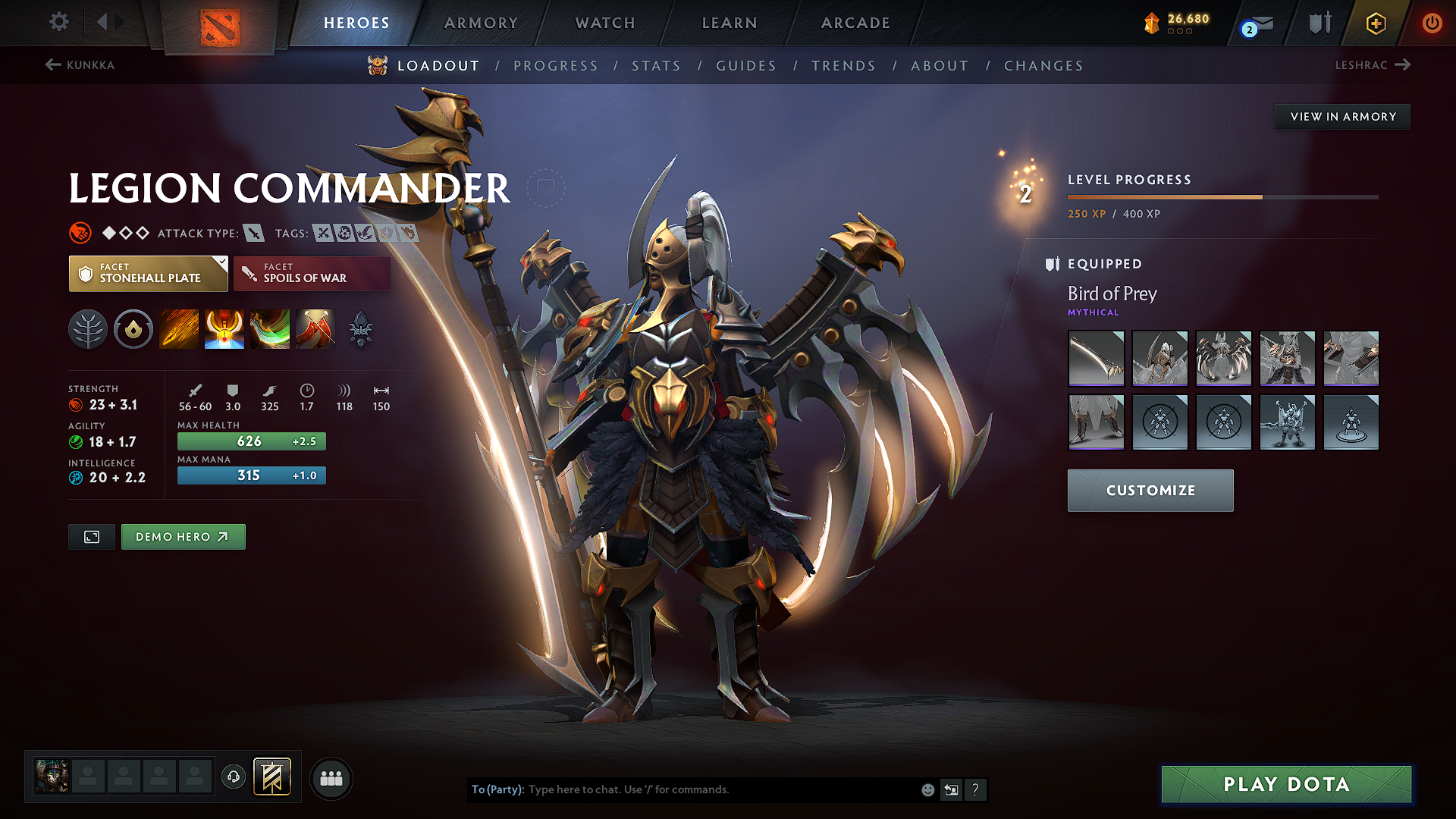Start matchmaking with Play Dota button
1456x819 pixels.
pos(1286,784)
